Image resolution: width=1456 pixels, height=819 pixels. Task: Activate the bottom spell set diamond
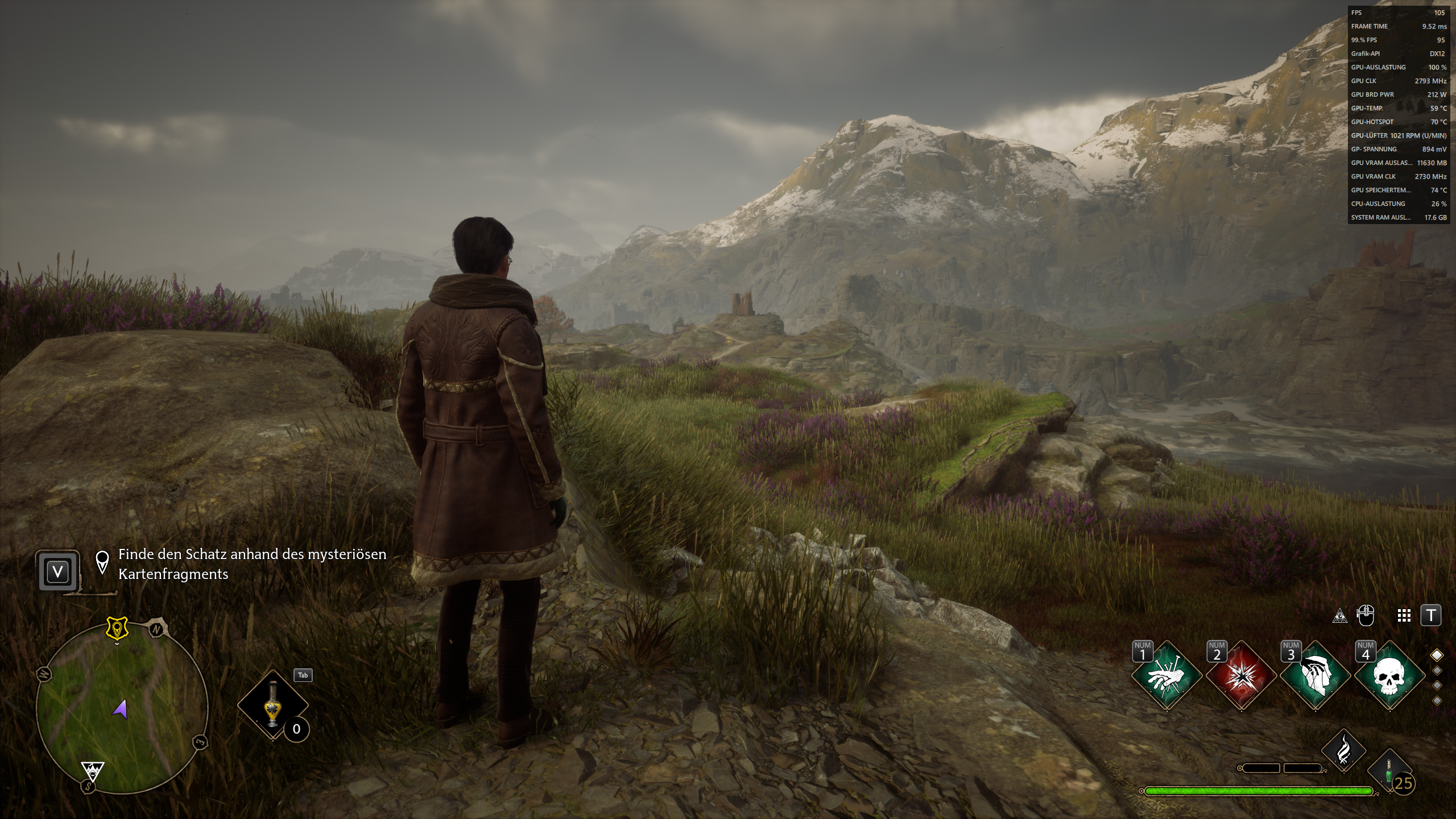click(1437, 700)
